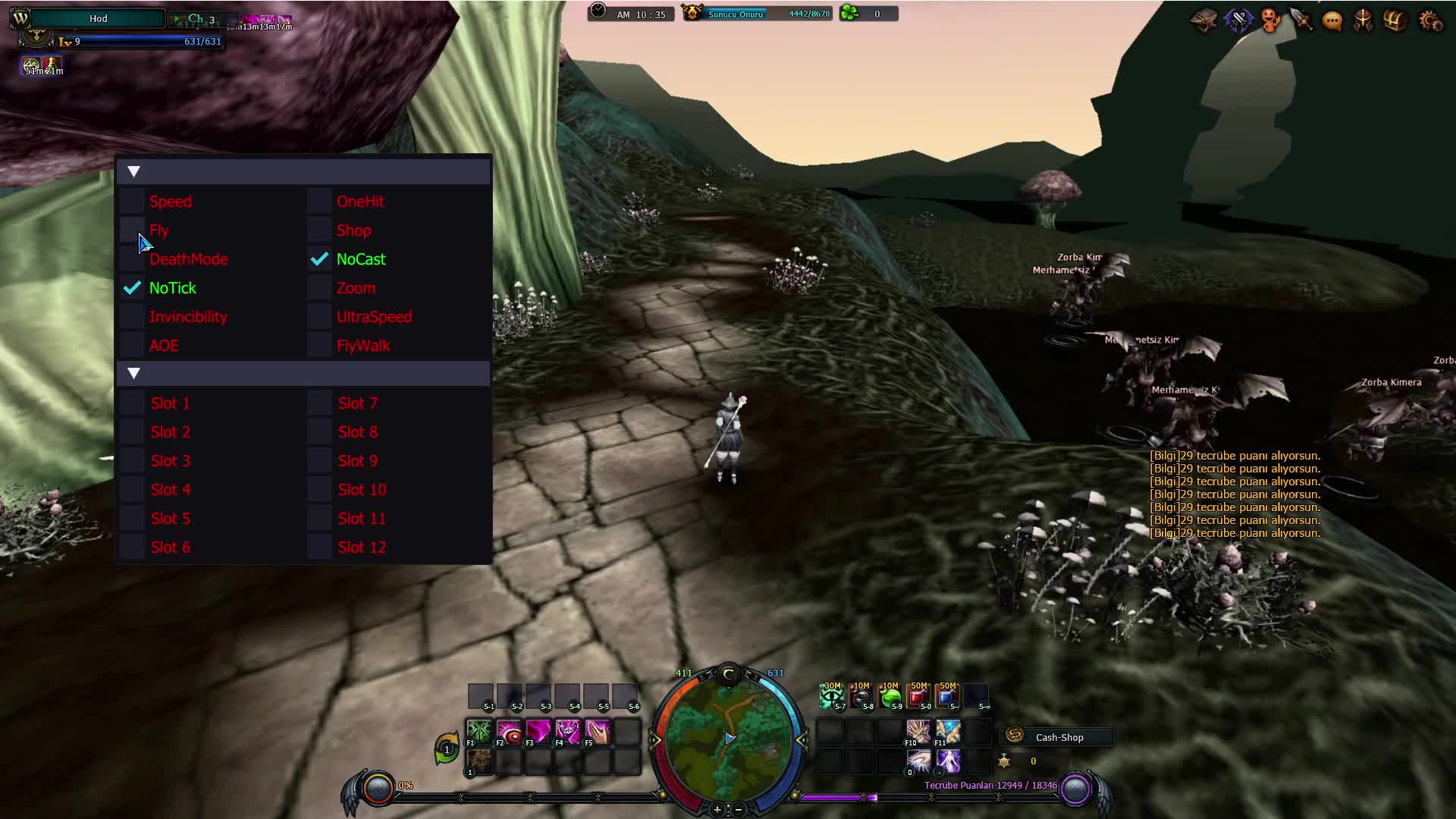Viewport: 1456px width, 819px height.
Task: Open the Cash-Shop
Action: [x=1059, y=737]
